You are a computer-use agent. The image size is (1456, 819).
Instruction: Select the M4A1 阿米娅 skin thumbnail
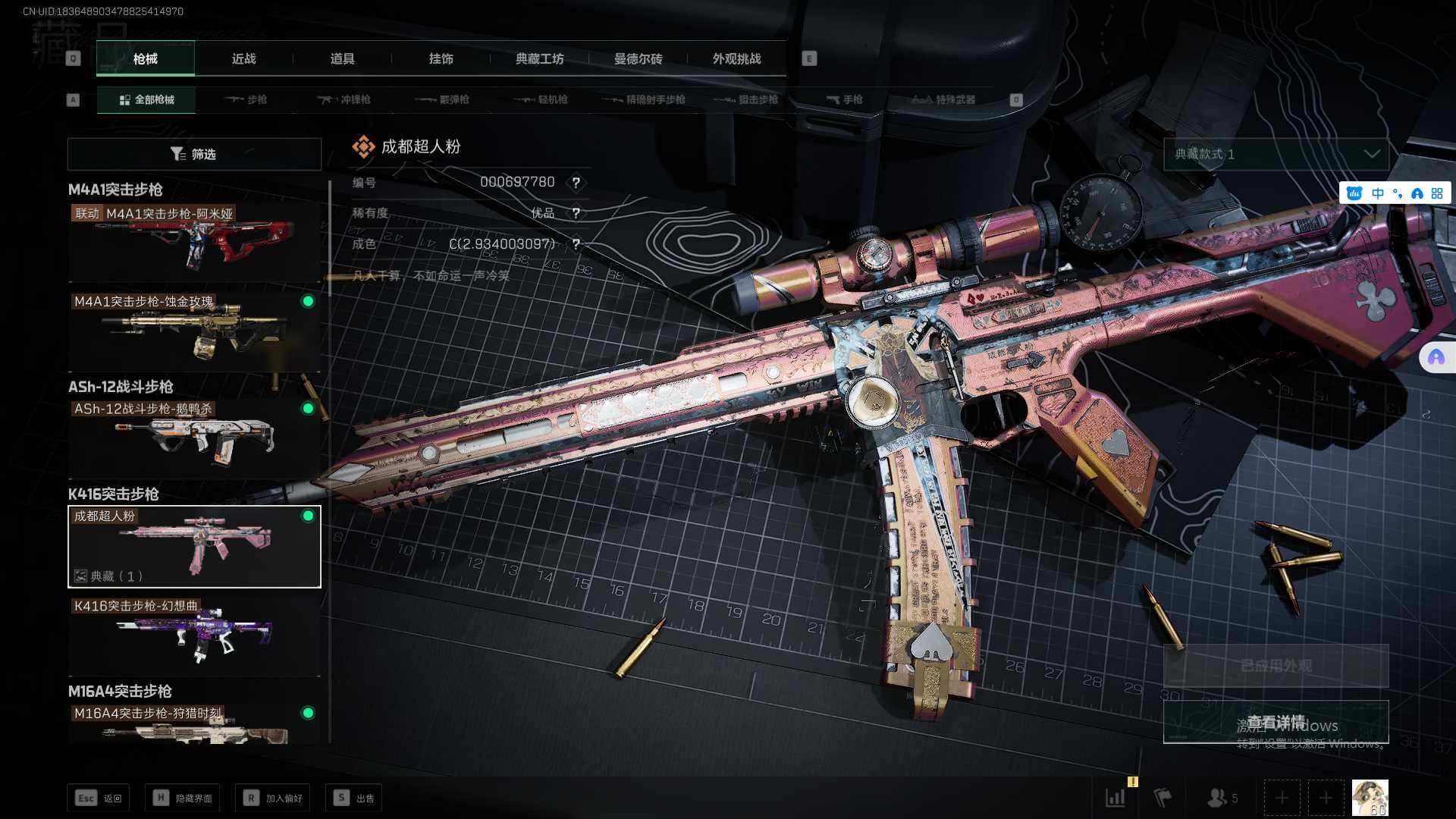coord(194,243)
